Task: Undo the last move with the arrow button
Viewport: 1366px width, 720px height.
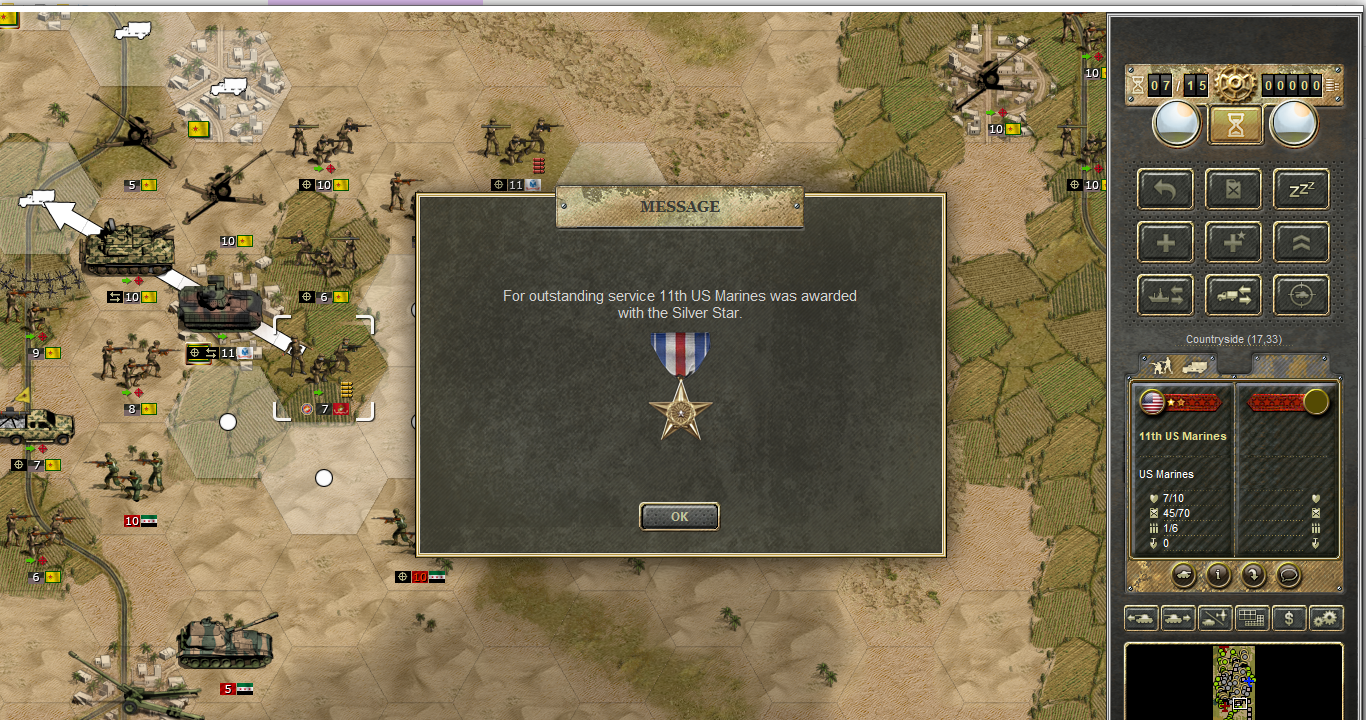Action: tap(1165, 188)
